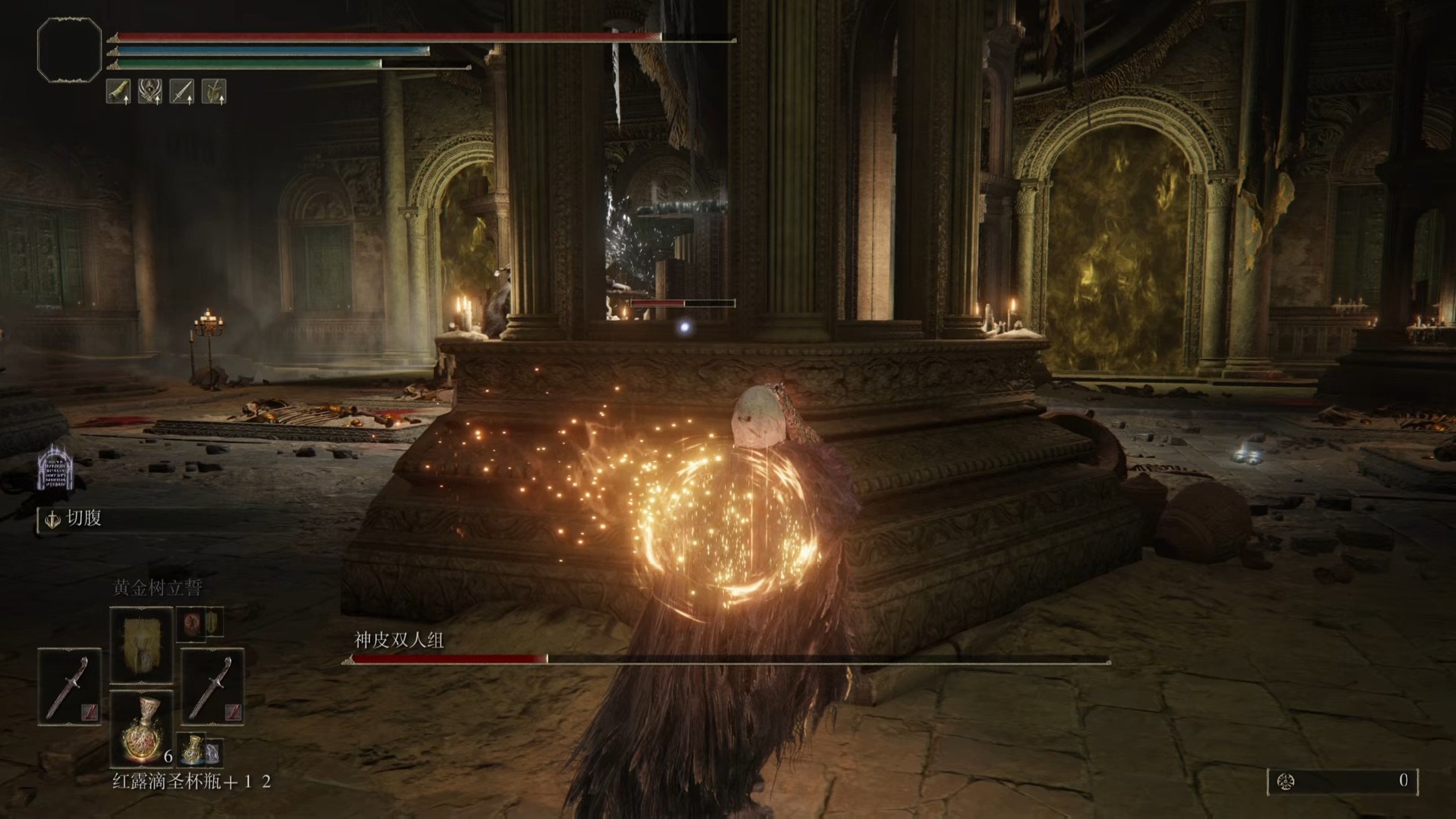Image resolution: width=1456 pixels, height=819 pixels.
Task: Click the empty octagonal portrait frame
Action: click(70, 50)
